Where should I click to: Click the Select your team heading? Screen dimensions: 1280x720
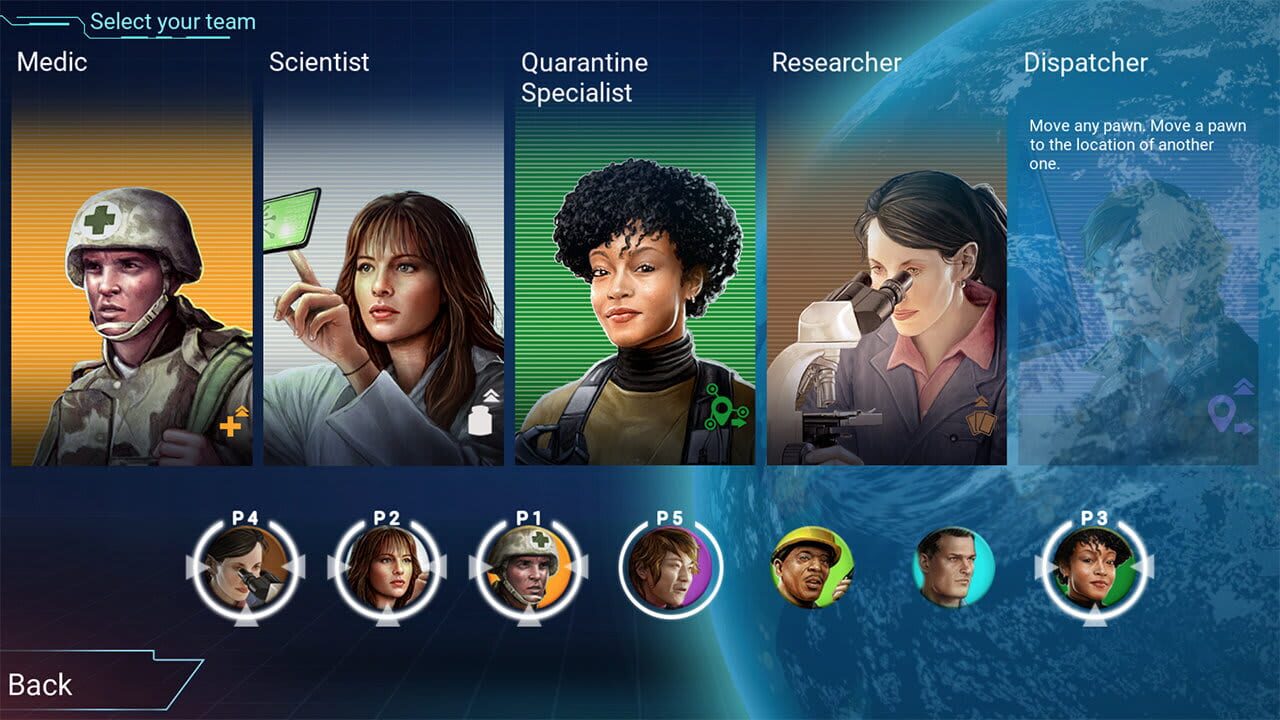pos(172,21)
